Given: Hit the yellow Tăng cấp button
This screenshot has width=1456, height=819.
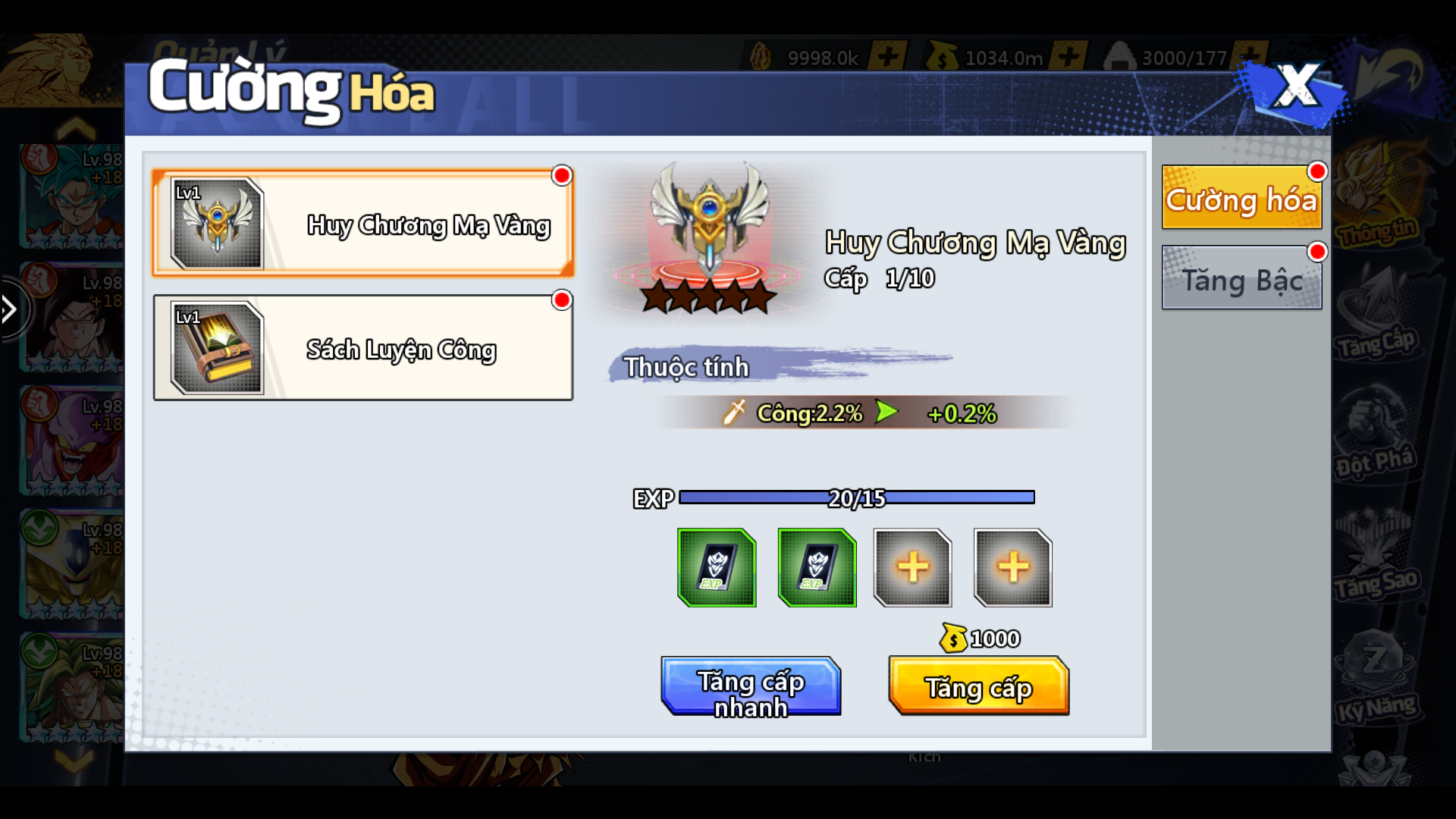Looking at the screenshot, I should coord(978,687).
